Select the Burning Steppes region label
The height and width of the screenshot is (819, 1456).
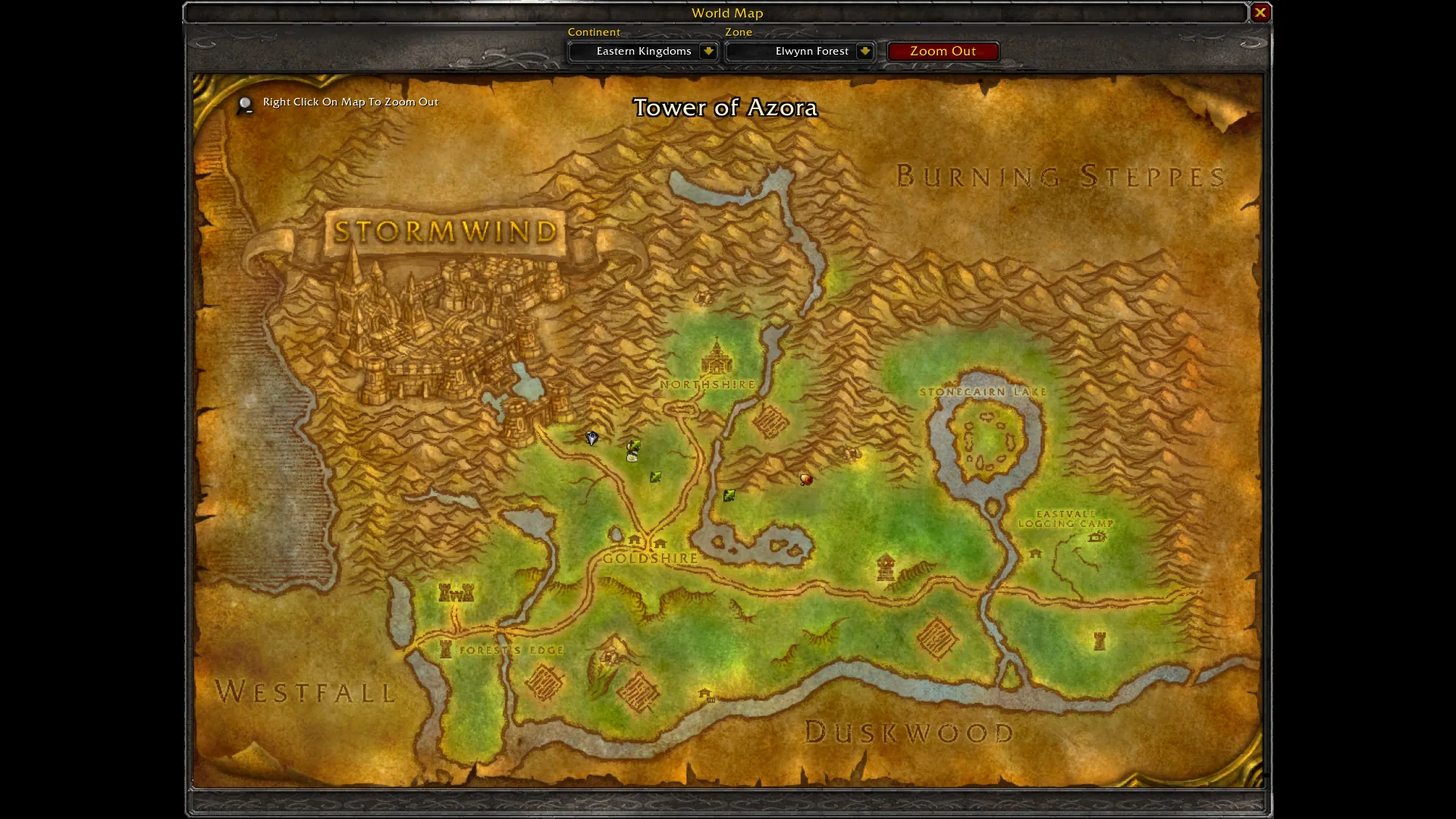1060,177
